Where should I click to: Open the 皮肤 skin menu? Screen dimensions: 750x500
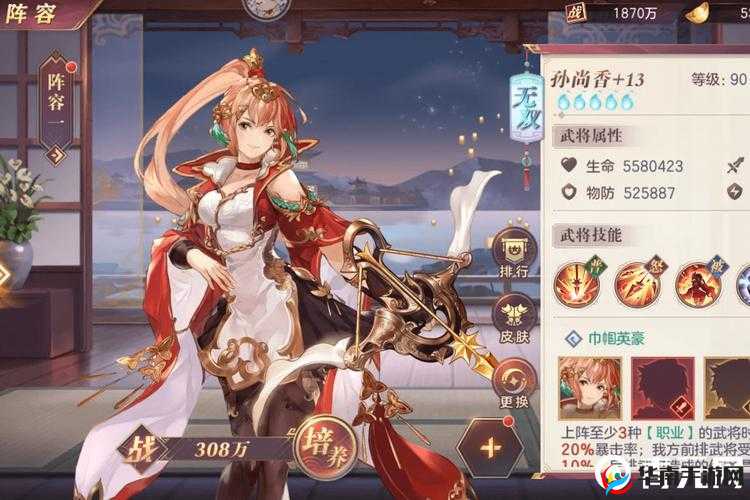tap(514, 317)
